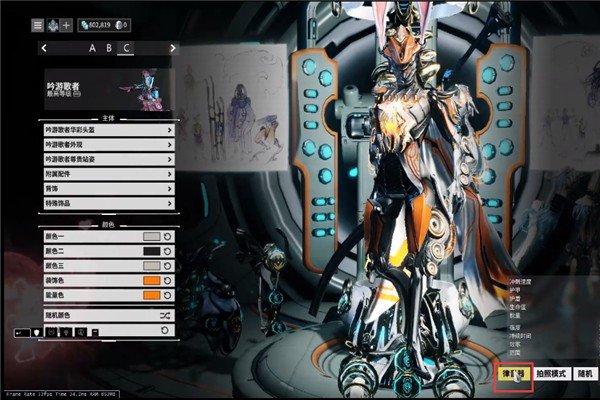Pick the 颜色二 black color swatch
600x400 pixels.
pyautogui.click(x=151, y=251)
